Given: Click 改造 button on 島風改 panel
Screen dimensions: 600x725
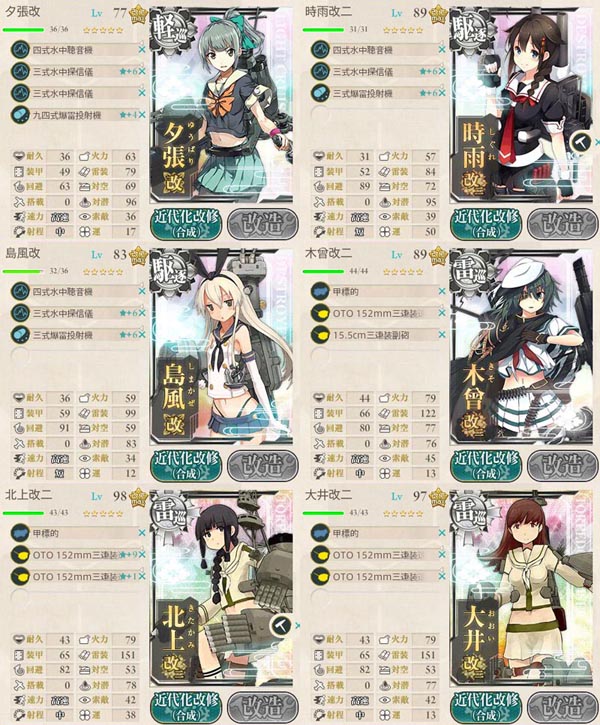Looking at the screenshot, I should pos(261,465).
